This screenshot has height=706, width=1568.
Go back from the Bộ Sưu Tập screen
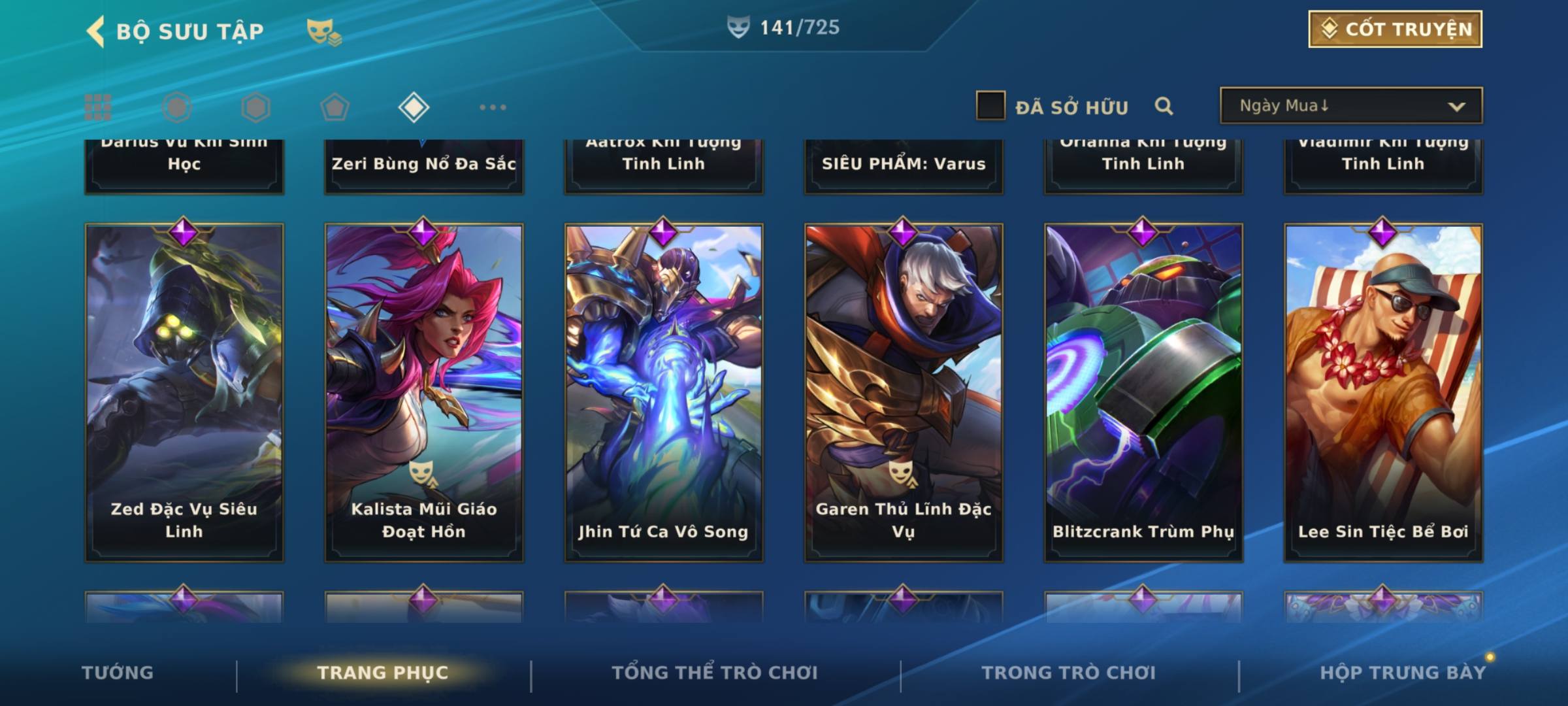pos(96,31)
